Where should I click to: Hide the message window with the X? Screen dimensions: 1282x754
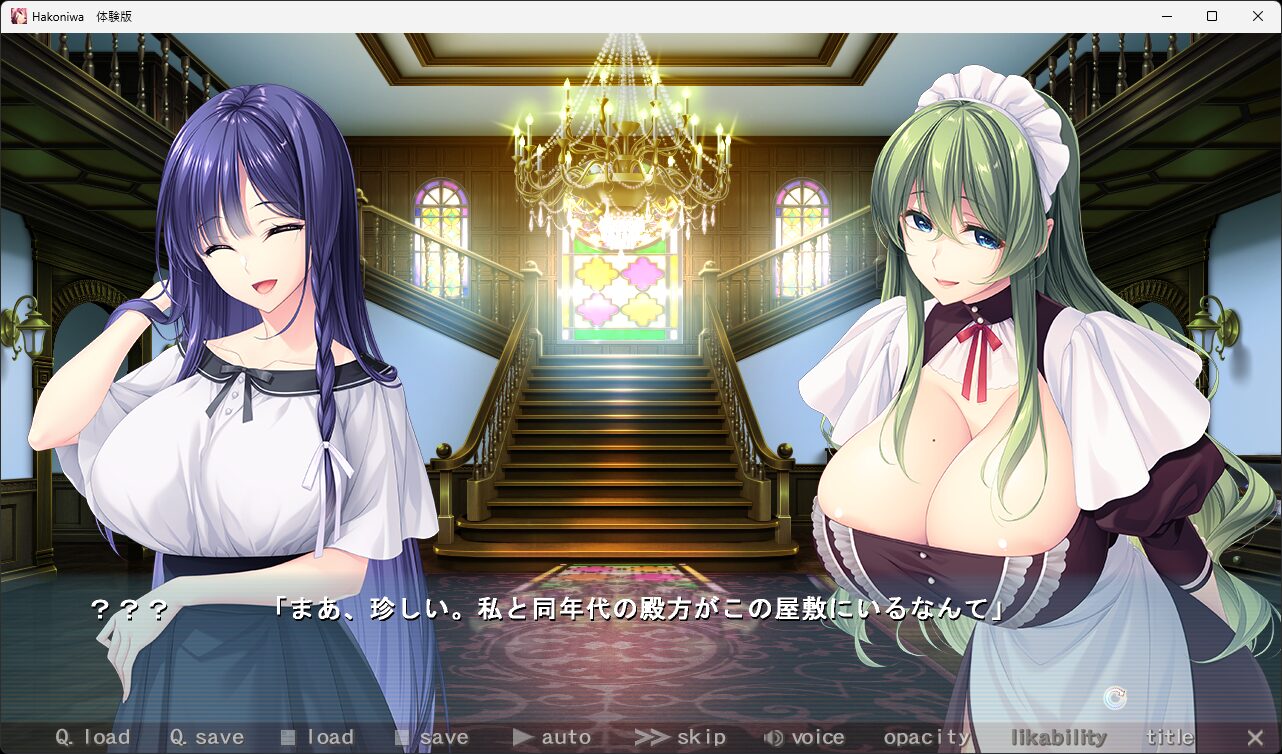1255,738
